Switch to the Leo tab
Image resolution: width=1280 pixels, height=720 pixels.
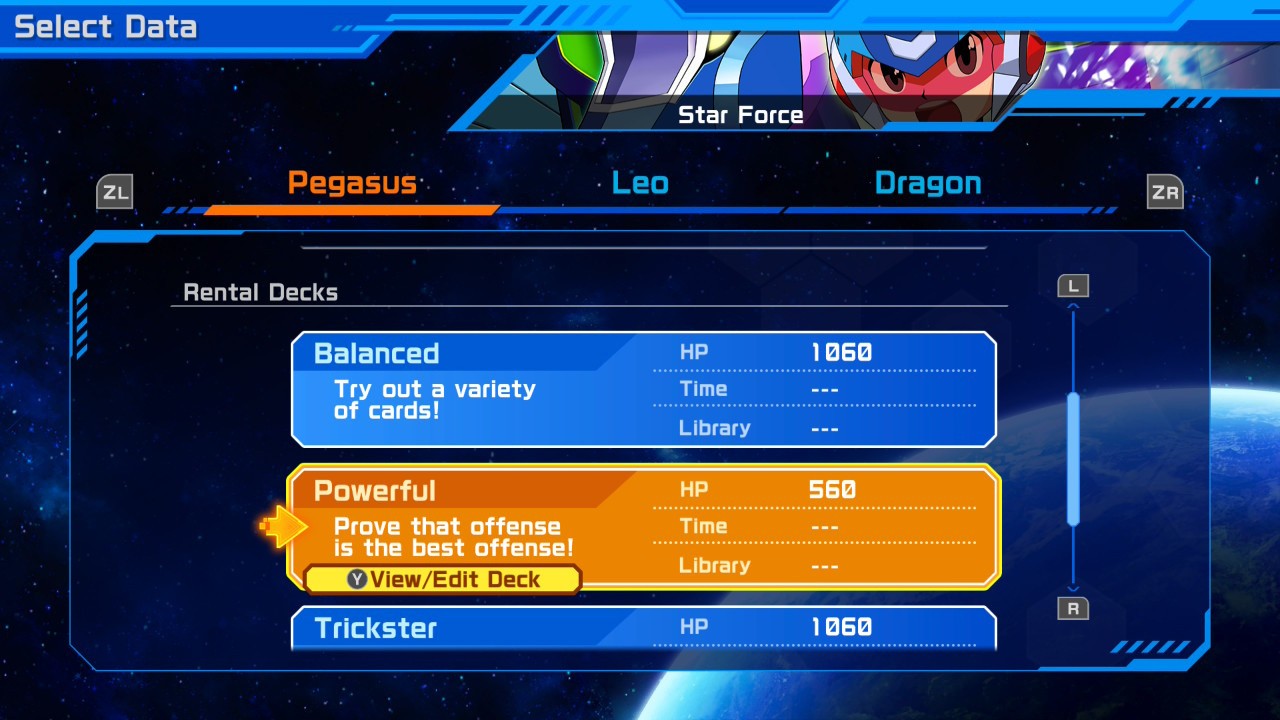tap(640, 184)
